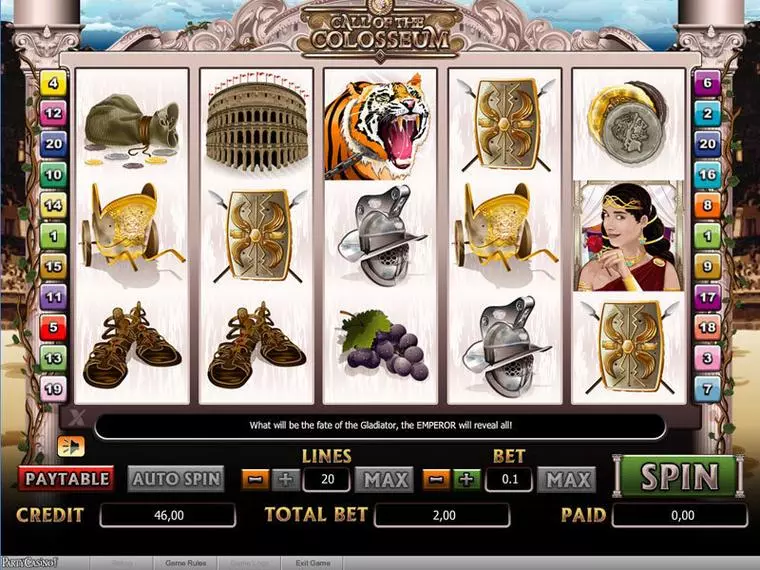This screenshot has height=570, width=760.
Task: Click payline marker 5
Action: [53, 327]
